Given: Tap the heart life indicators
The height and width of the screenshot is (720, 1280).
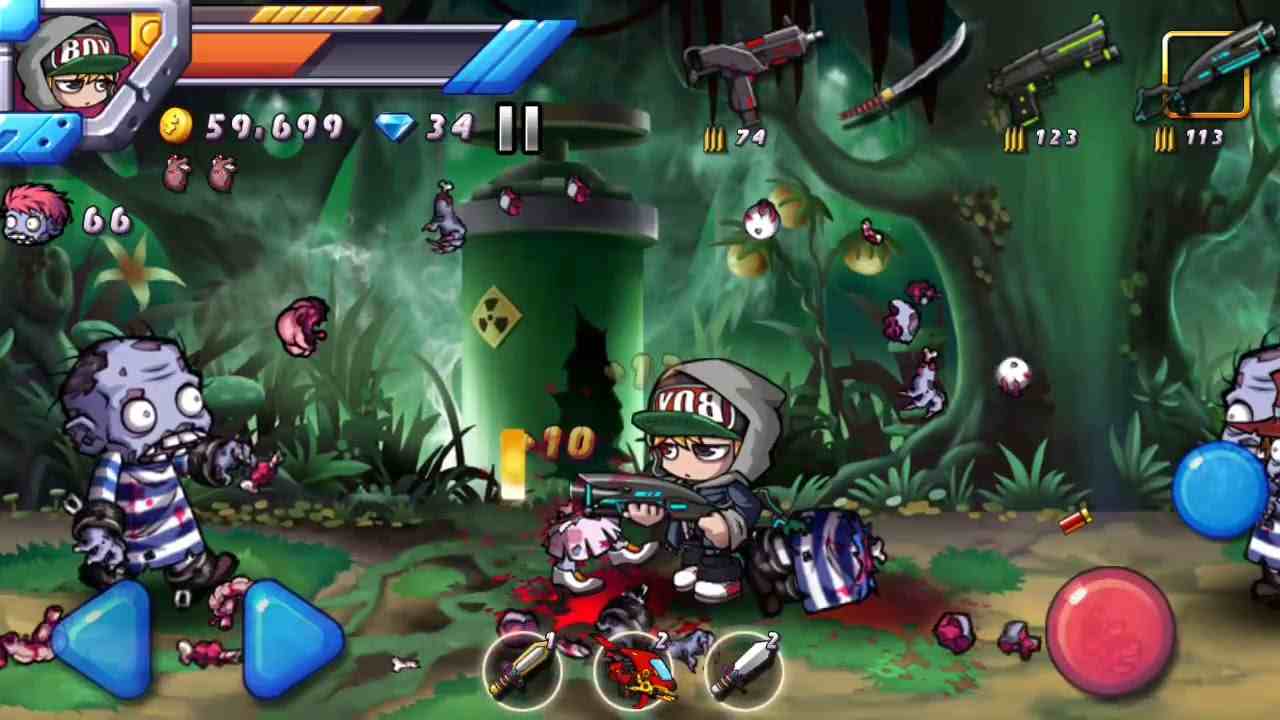Looking at the screenshot, I should pos(200,172).
